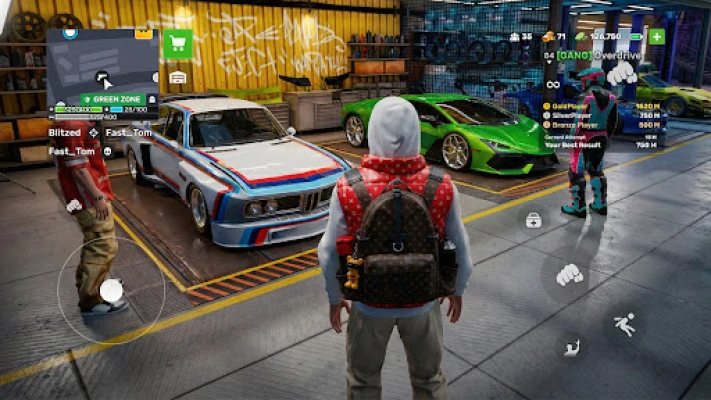Tap the lock icon beside Green Zone

point(152,100)
